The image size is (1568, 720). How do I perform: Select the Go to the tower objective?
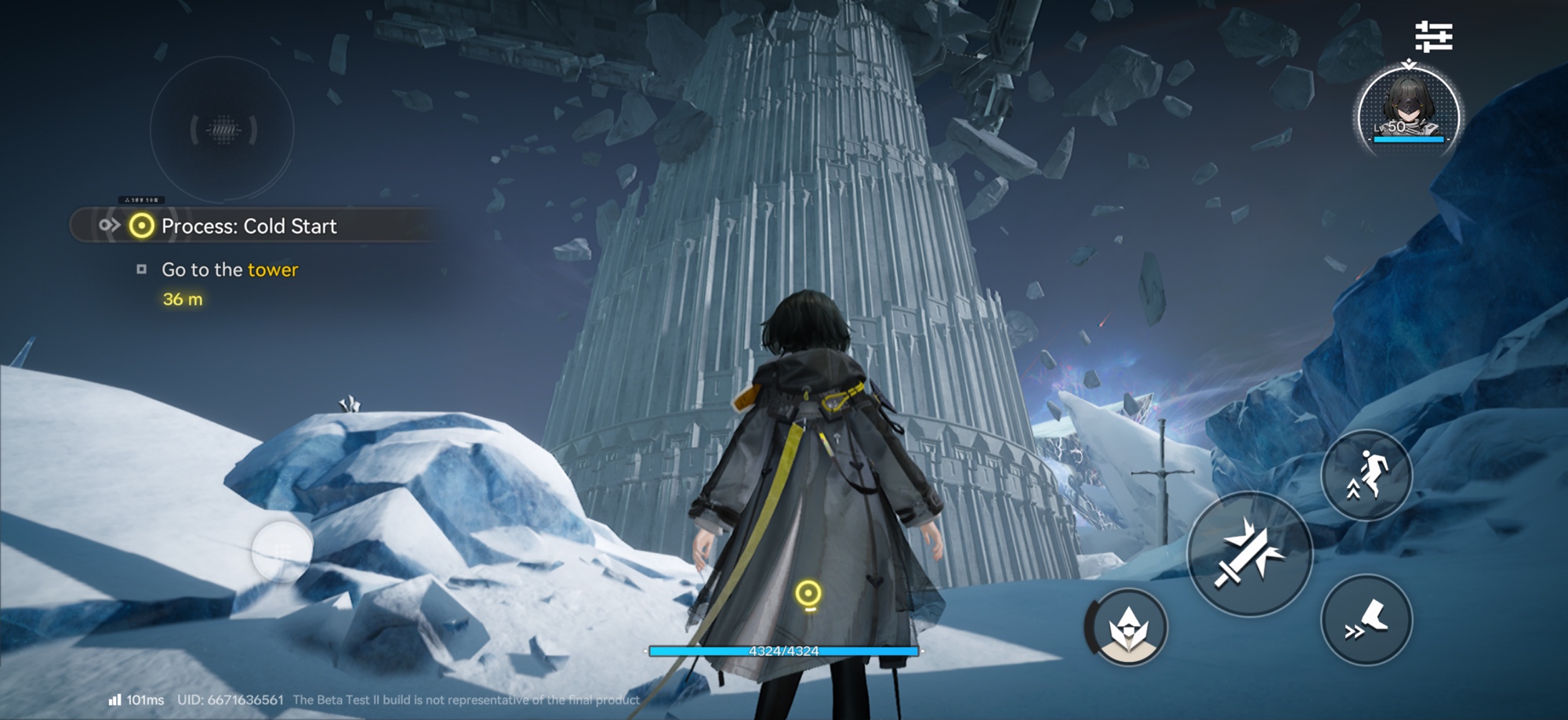click(x=229, y=270)
